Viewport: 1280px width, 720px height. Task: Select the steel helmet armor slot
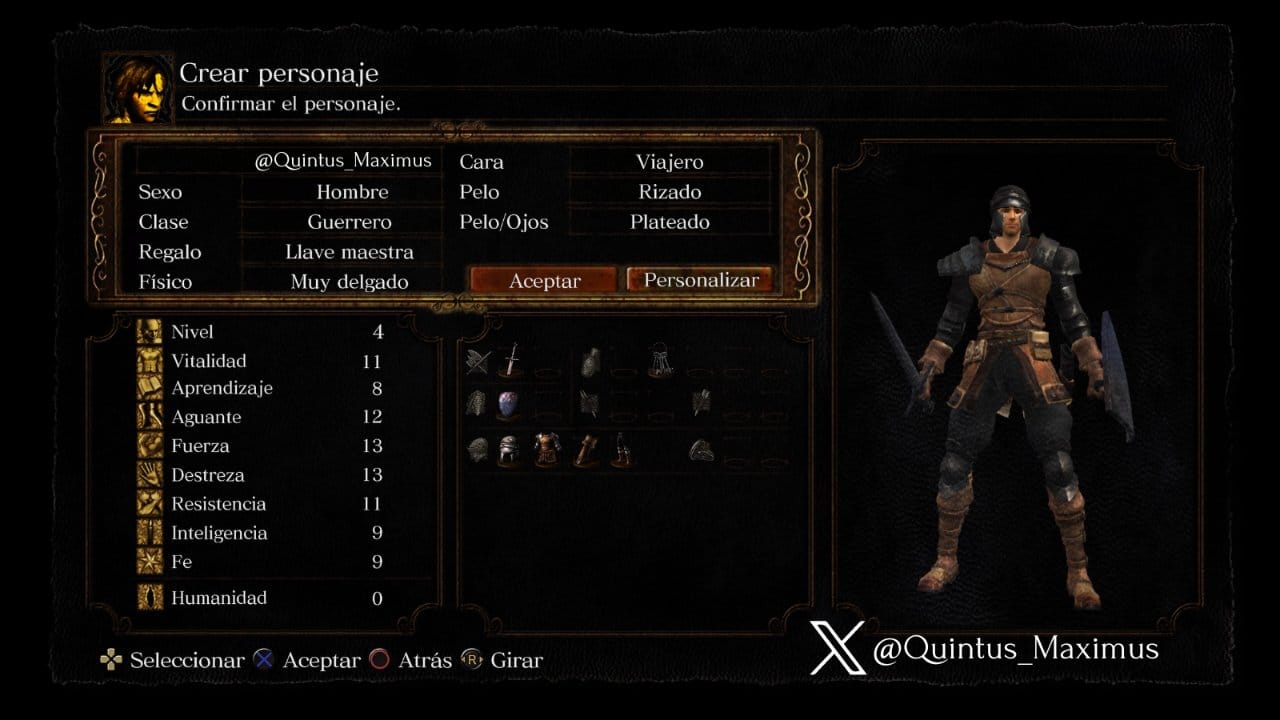coord(509,450)
